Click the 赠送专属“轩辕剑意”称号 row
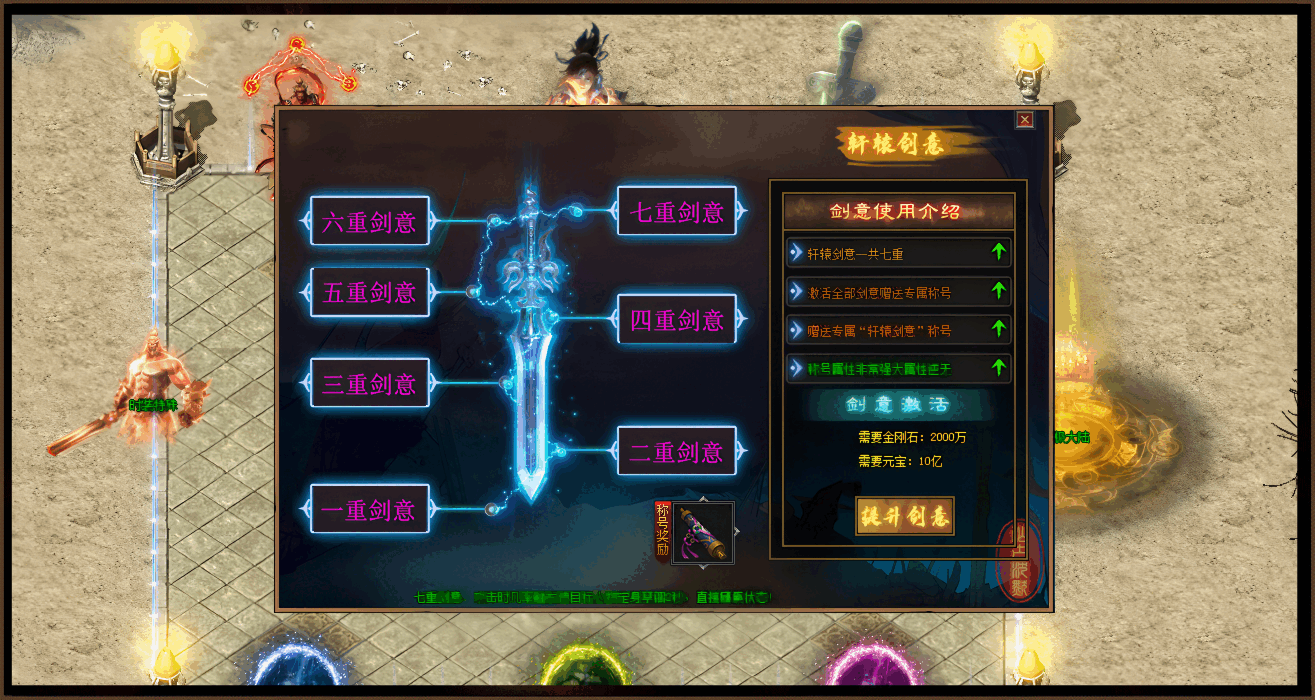This screenshot has width=1315, height=700. 898,329
